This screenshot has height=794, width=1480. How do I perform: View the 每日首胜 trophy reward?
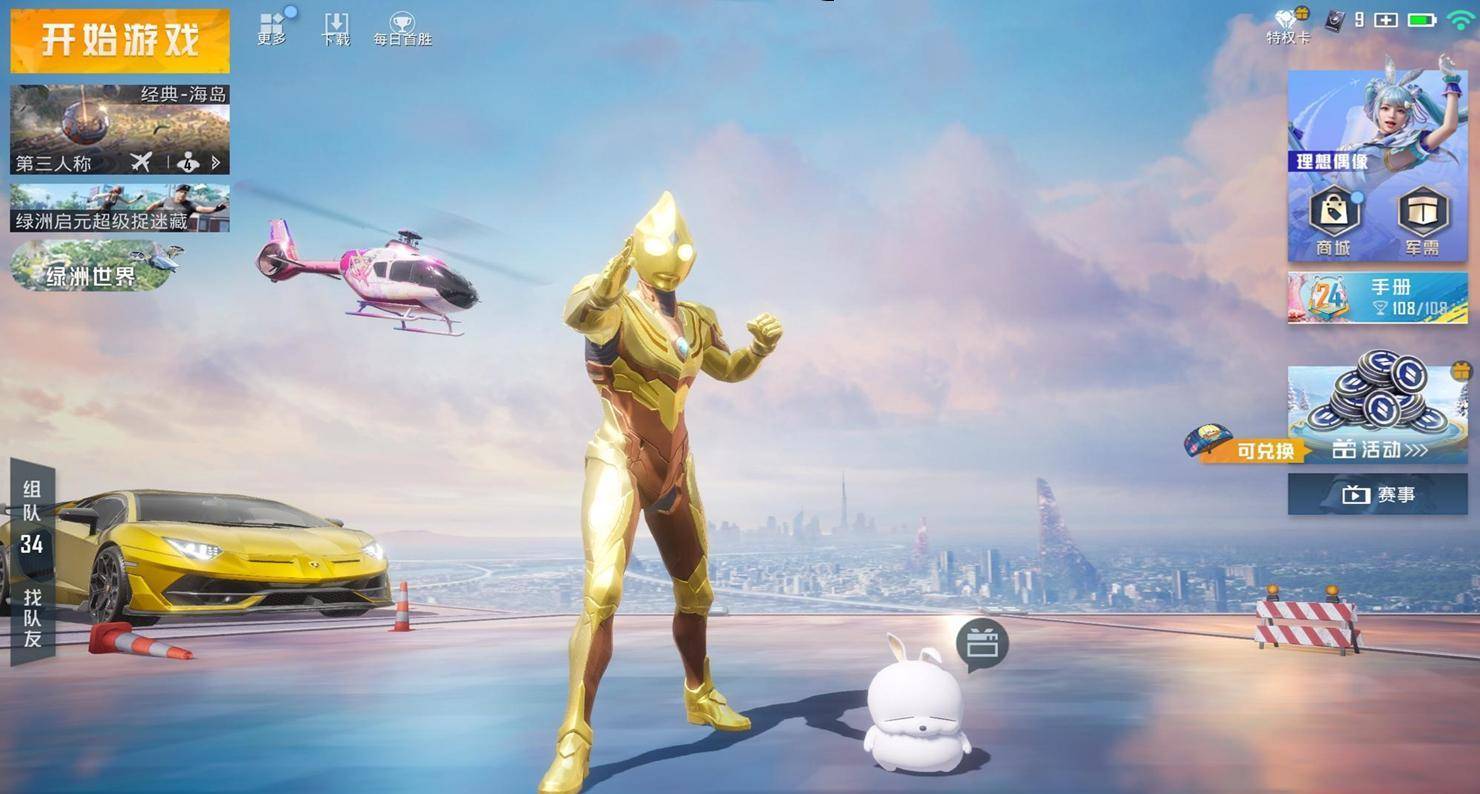tap(402, 28)
